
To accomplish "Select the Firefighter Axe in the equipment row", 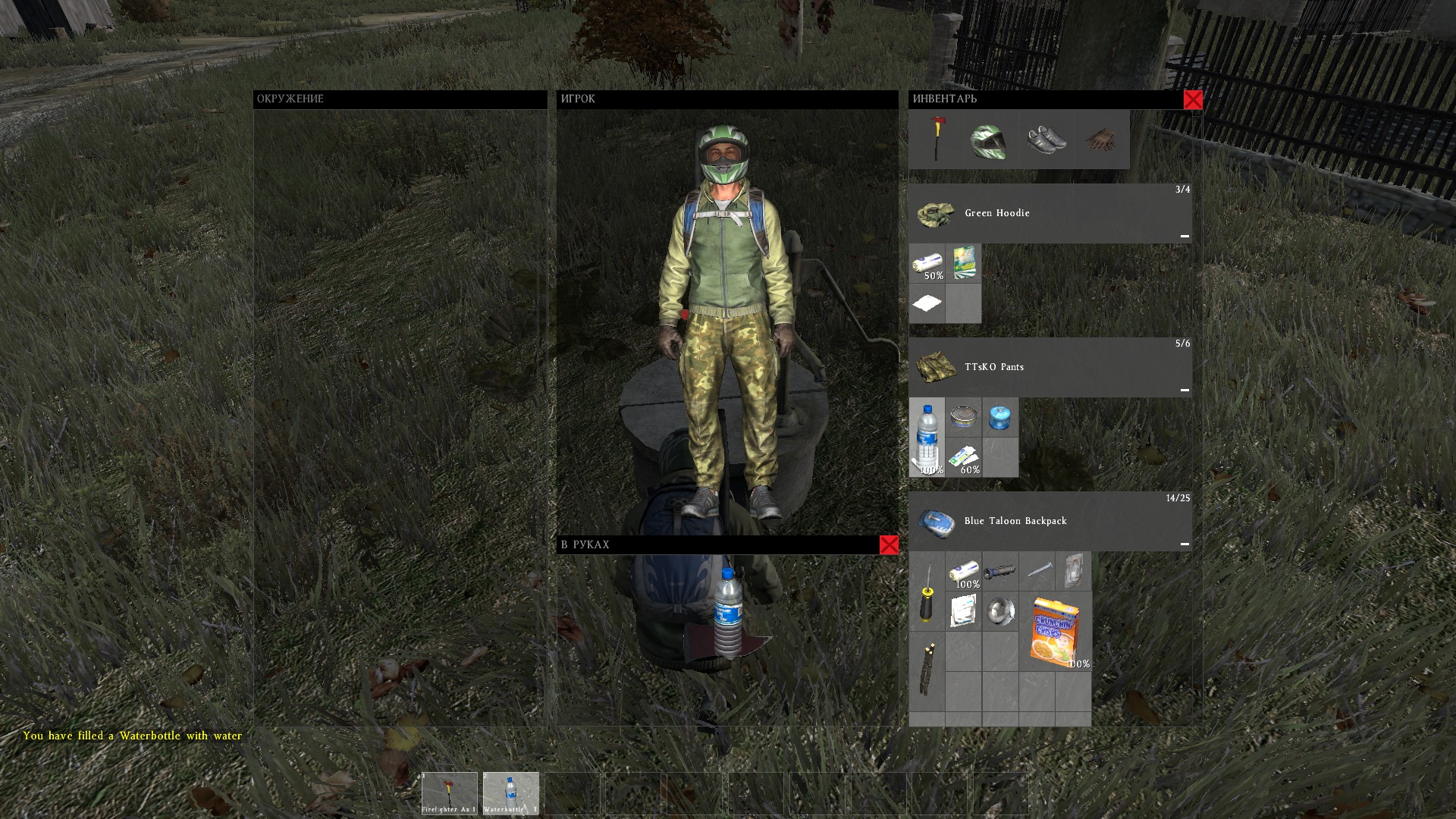I will click(940, 139).
